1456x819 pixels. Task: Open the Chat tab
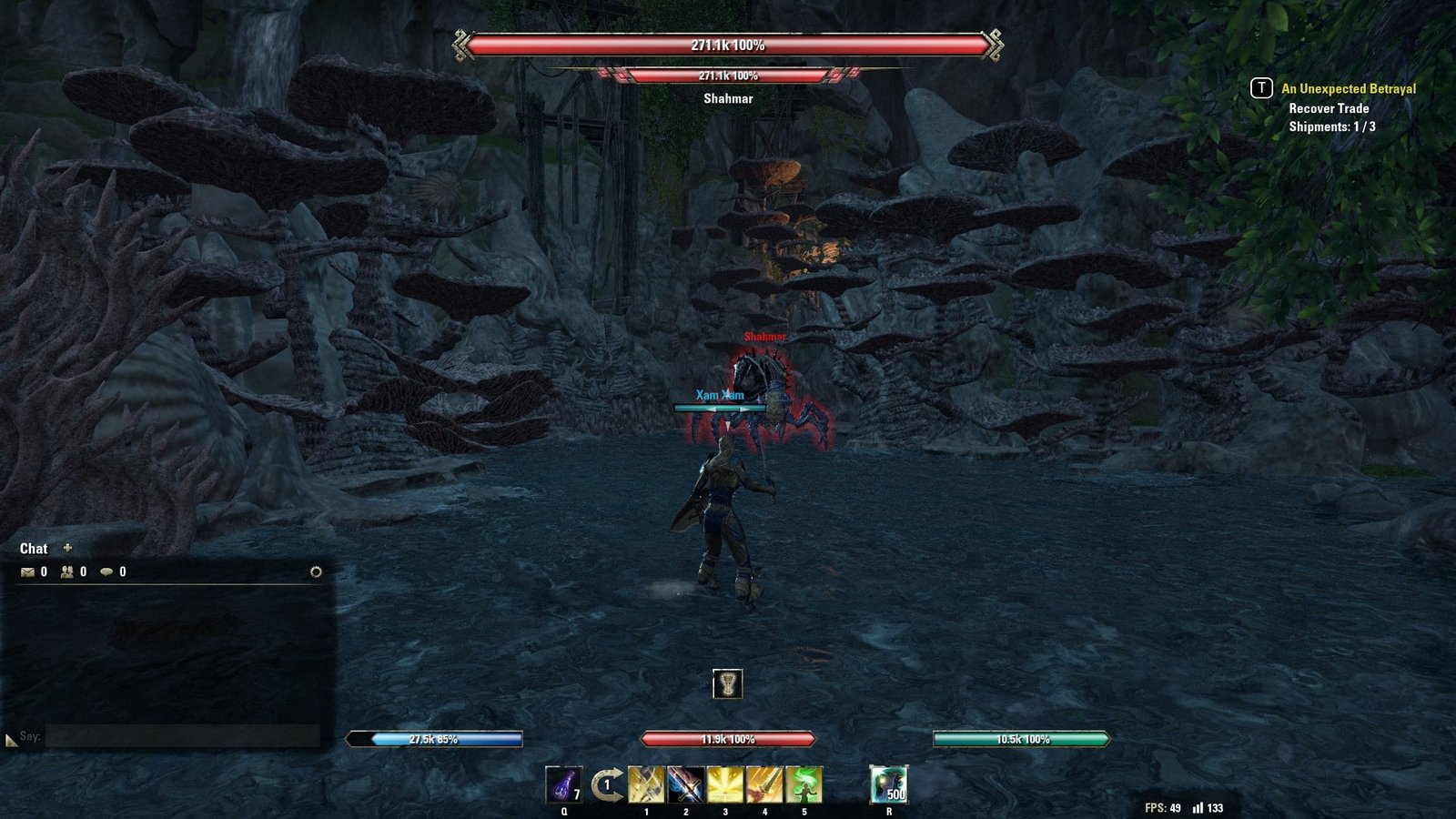click(34, 549)
